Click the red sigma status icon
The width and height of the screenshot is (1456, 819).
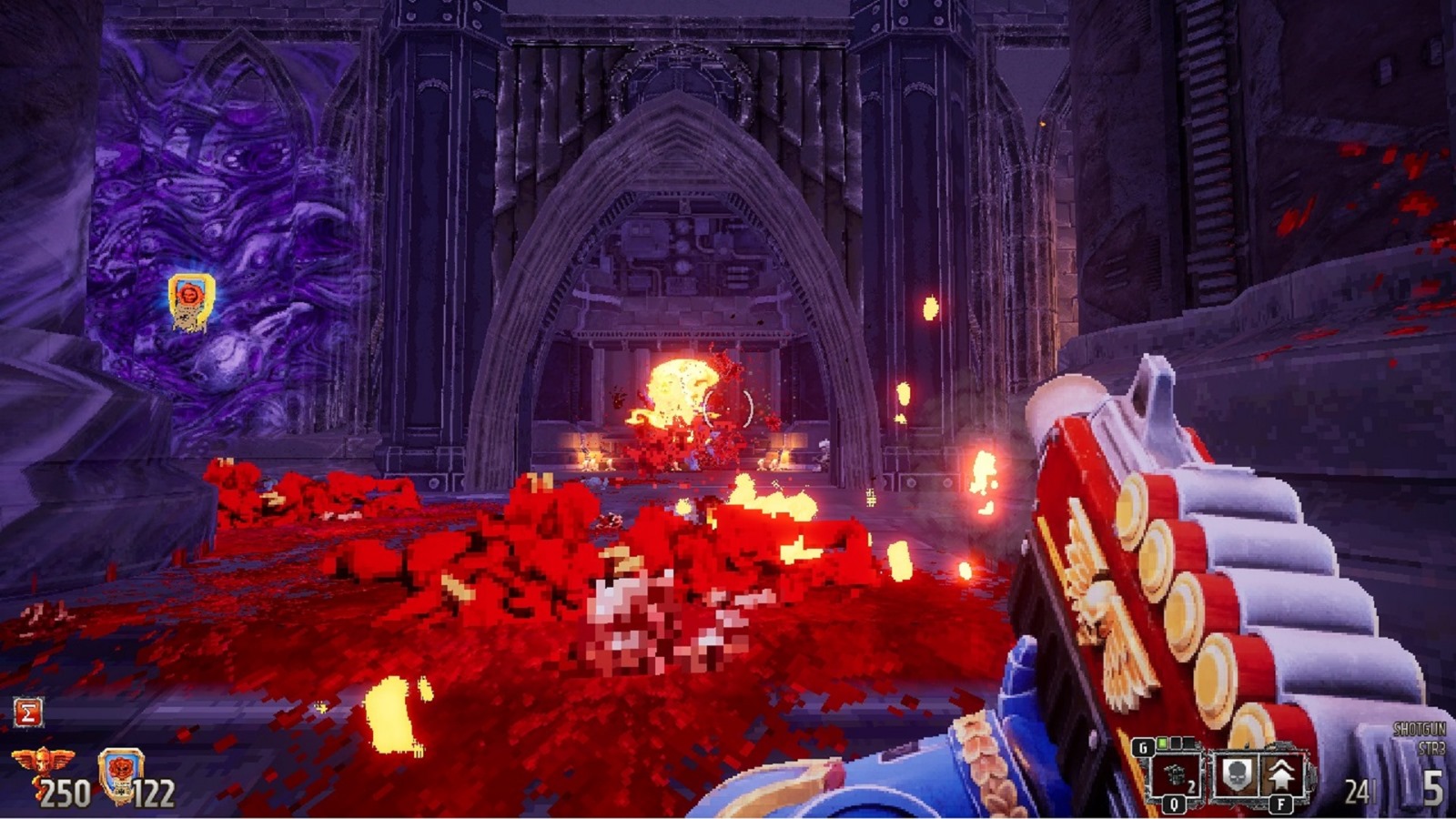(27, 713)
